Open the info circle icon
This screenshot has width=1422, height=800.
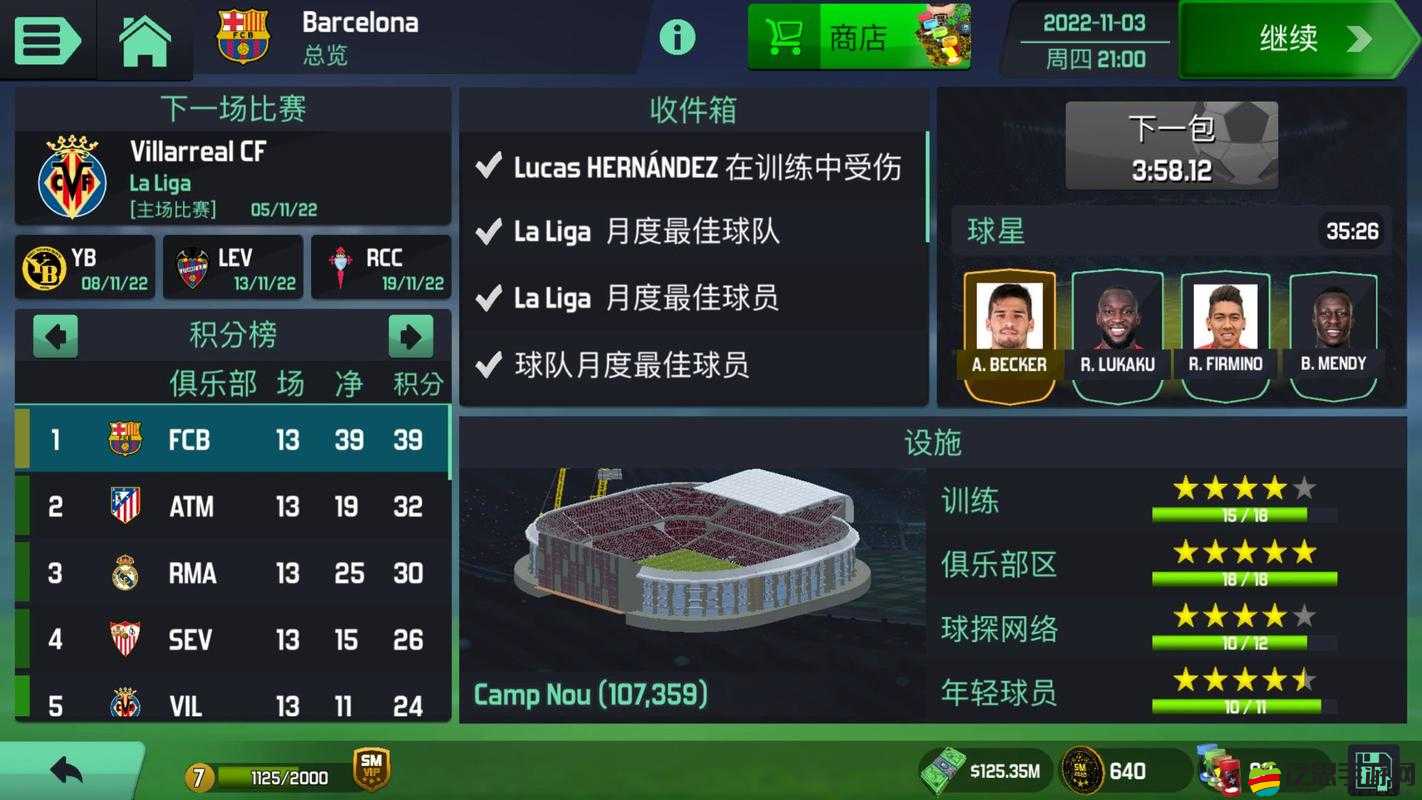click(x=677, y=38)
